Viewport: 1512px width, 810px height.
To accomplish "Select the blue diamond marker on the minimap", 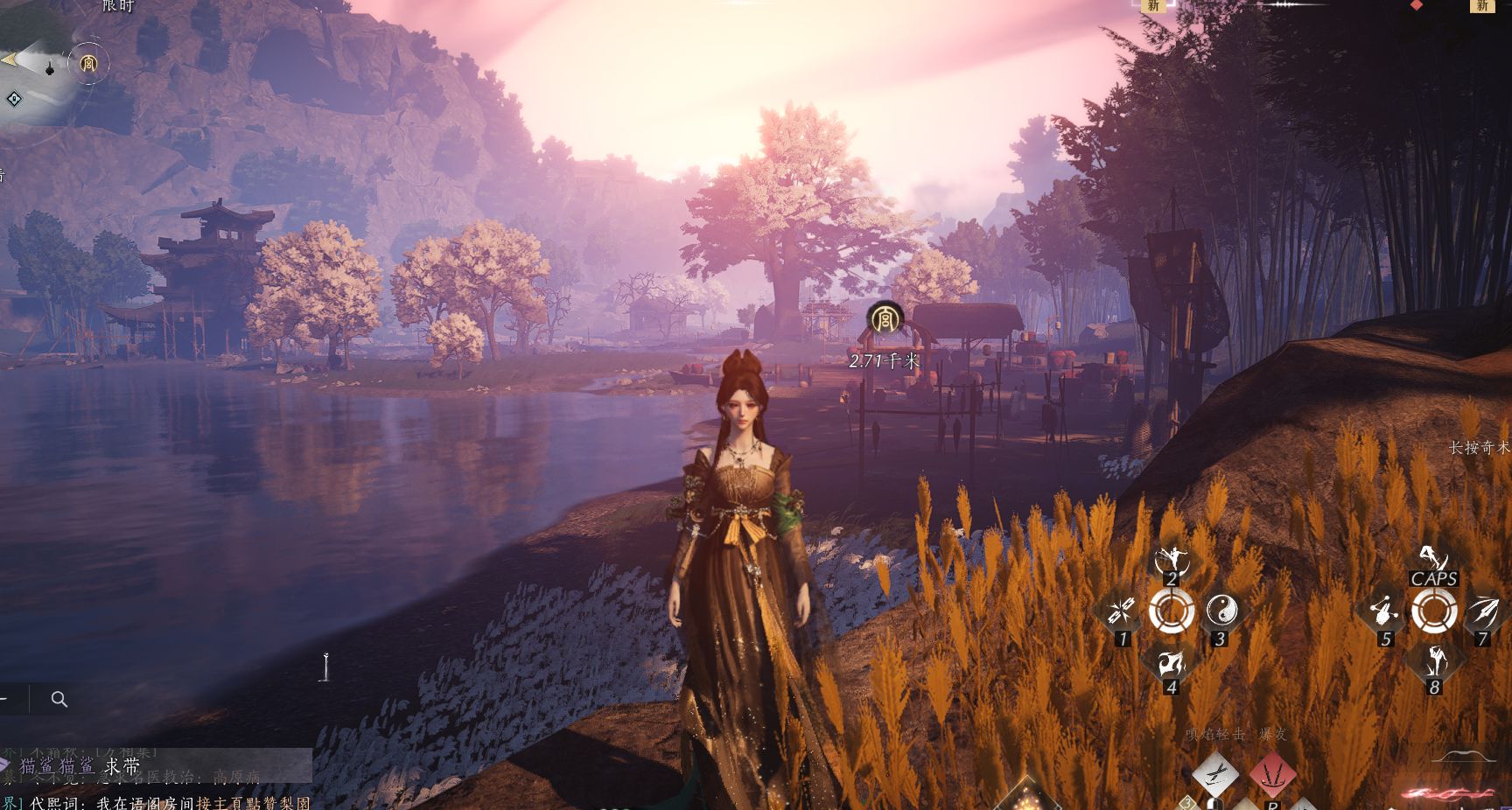I will pyautogui.click(x=14, y=99).
